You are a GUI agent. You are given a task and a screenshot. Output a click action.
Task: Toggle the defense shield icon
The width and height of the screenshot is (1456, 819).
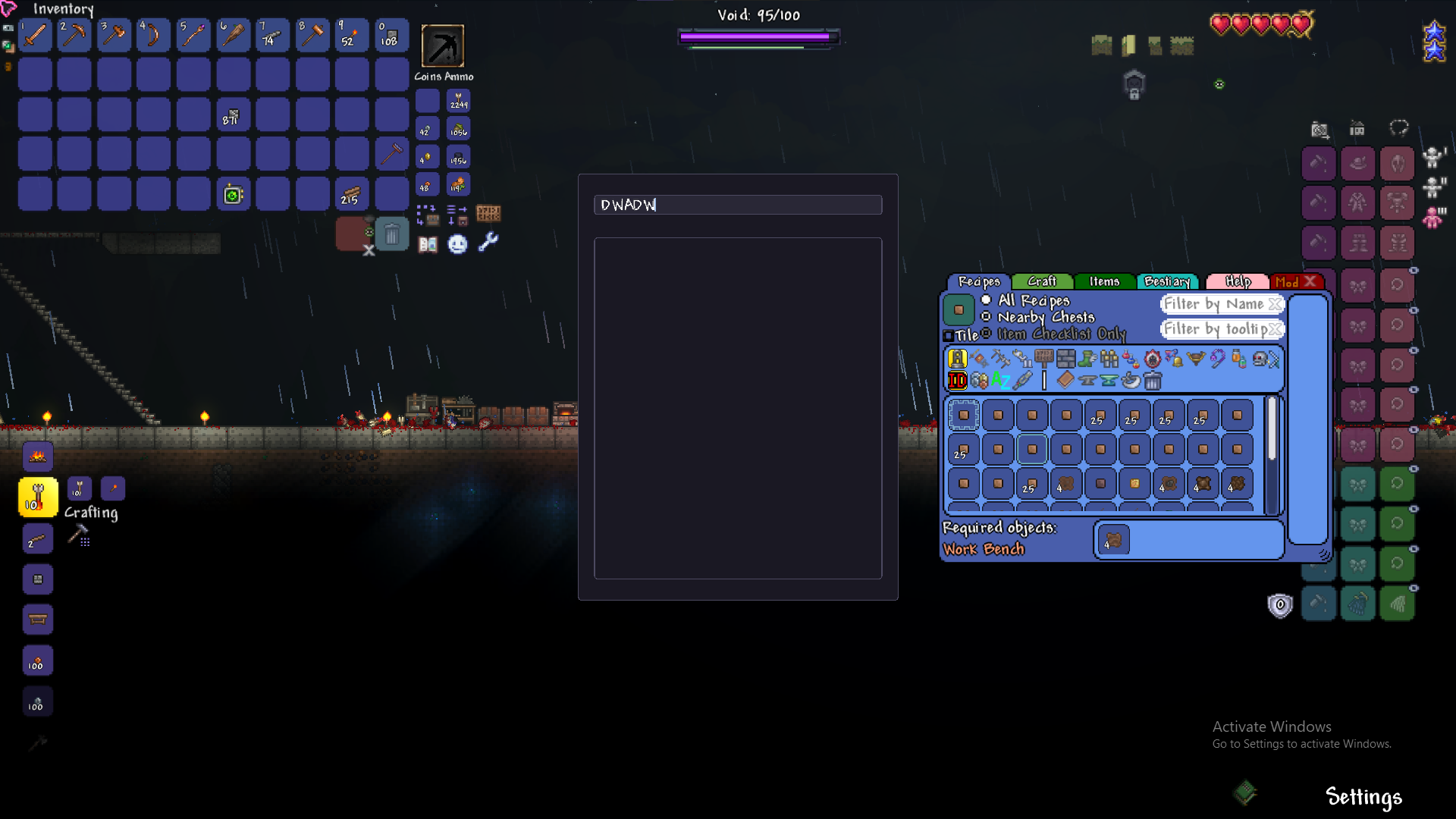coord(1280,604)
